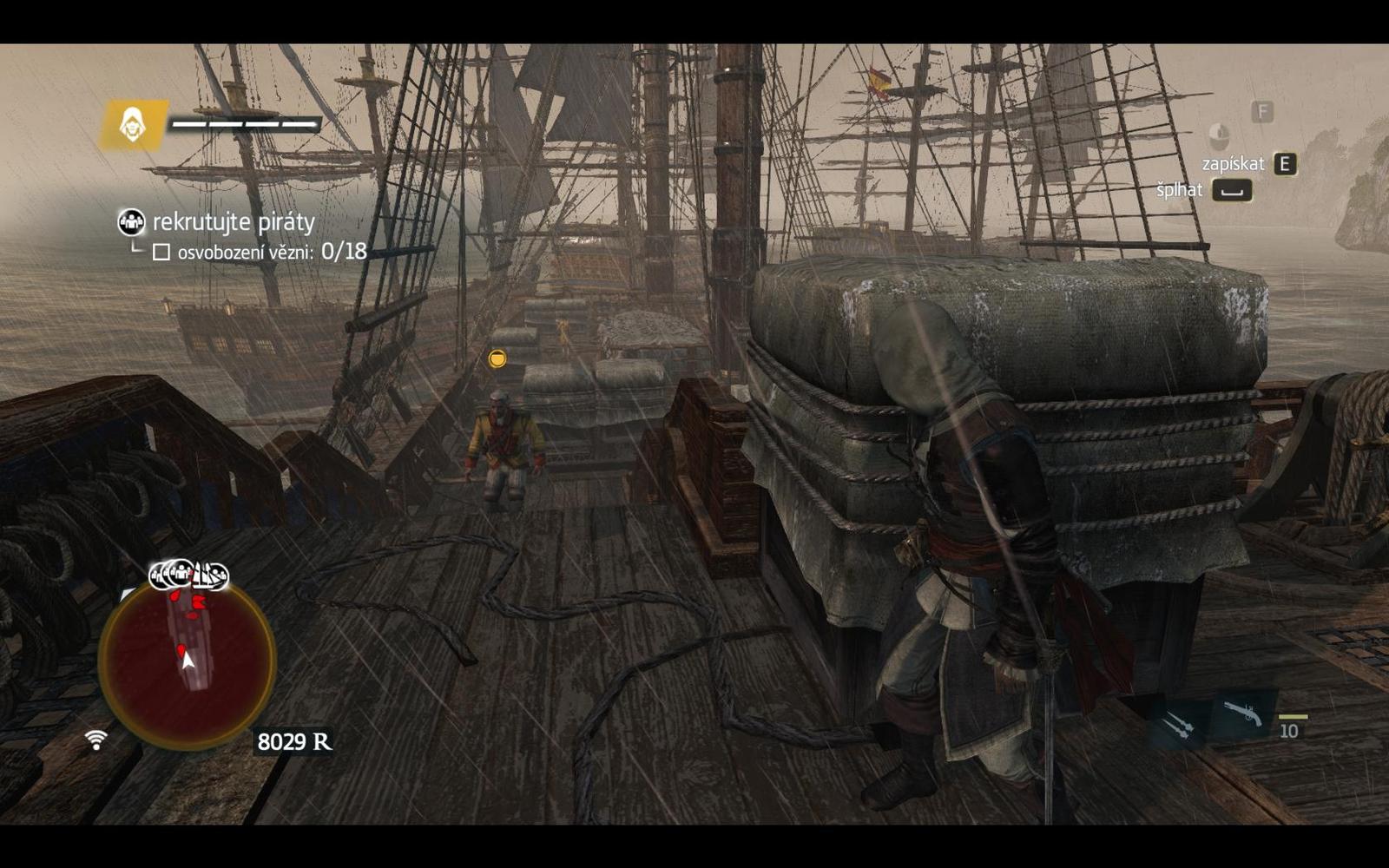Click the yellow objective marker above the guard
Image resolution: width=1389 pixels, height=868 pixels.
pos(497,358)
